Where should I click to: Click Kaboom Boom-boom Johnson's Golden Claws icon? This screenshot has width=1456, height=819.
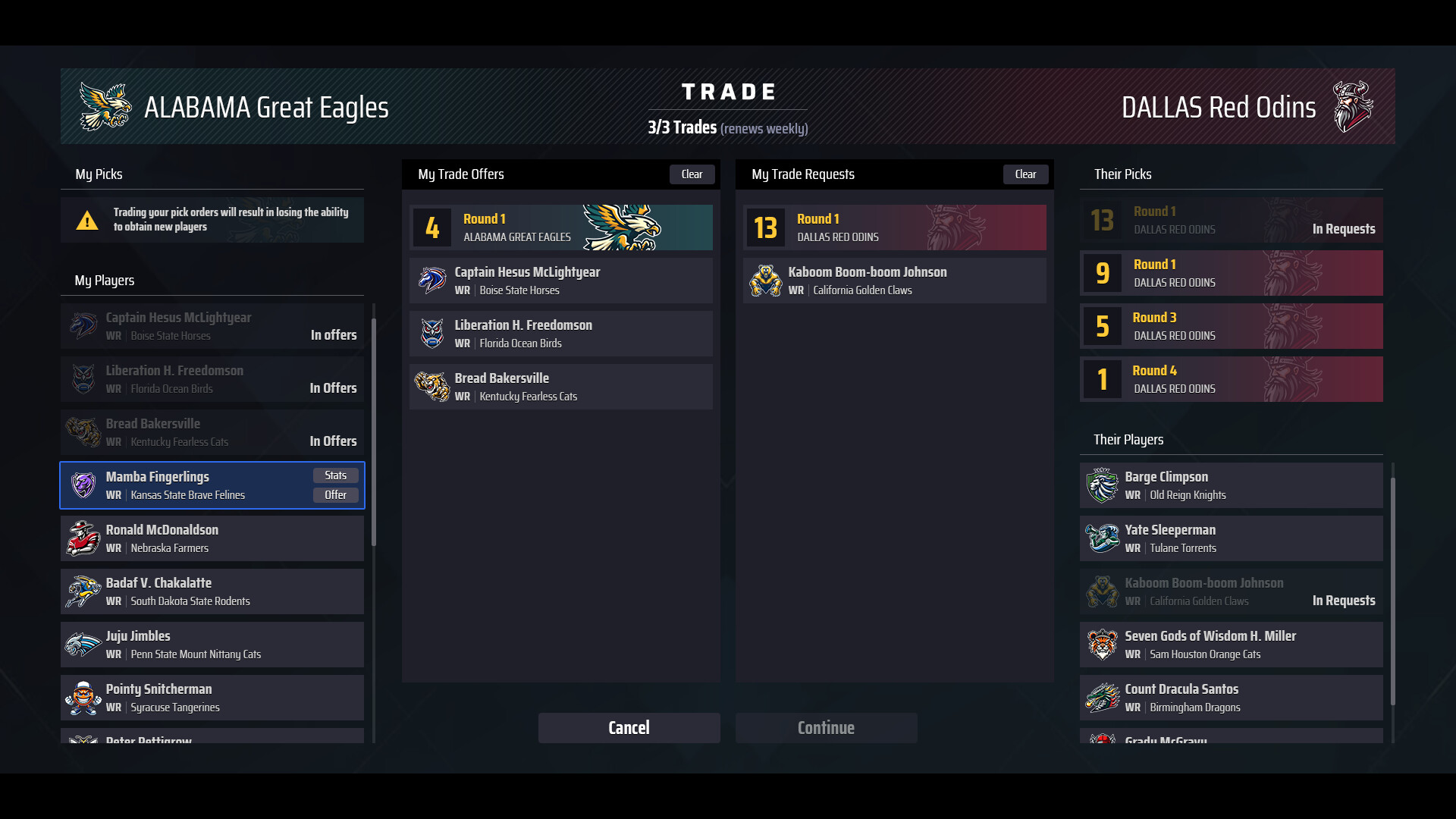tap(766, 280)
